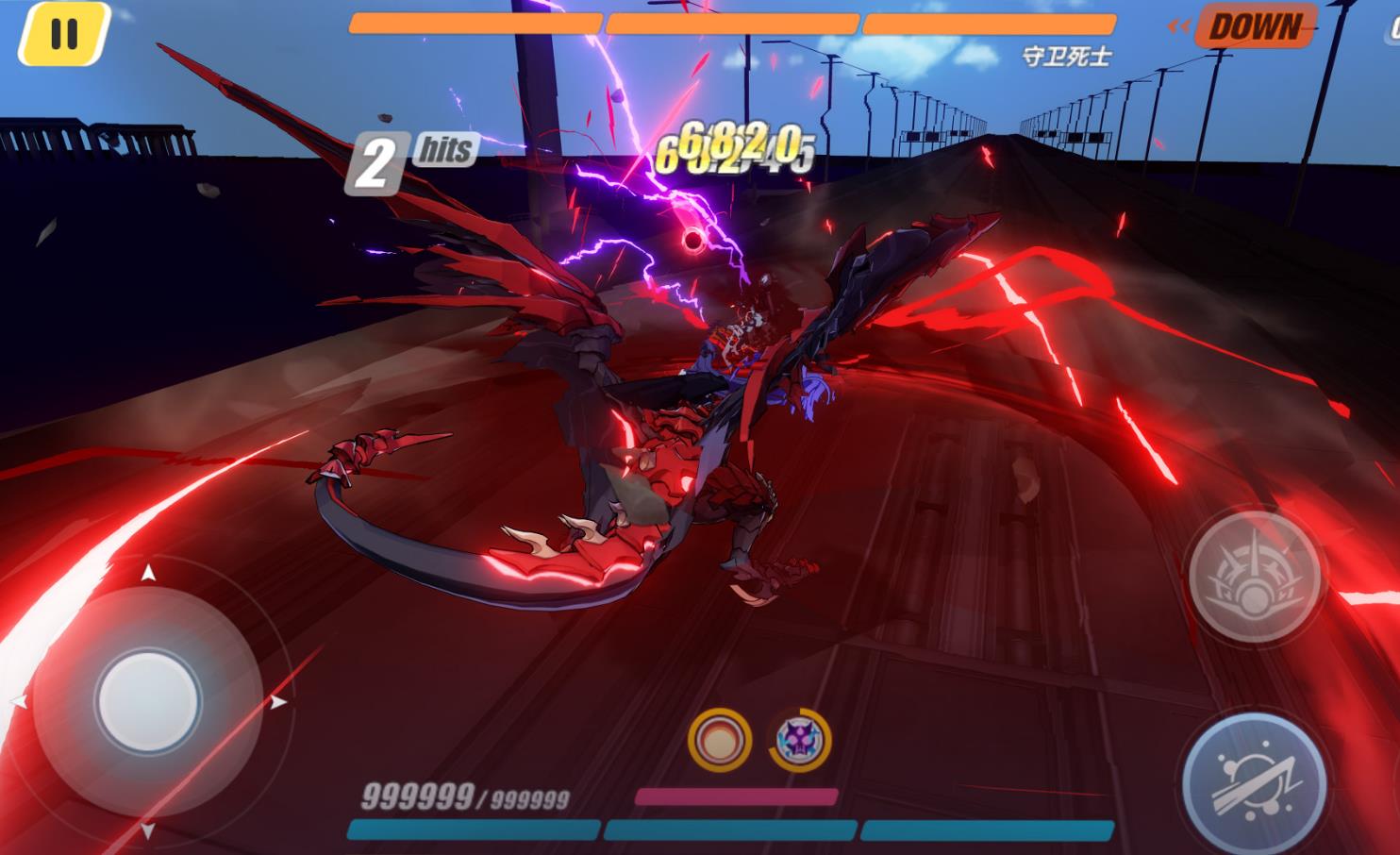Image resolution: width=1400 pixels, height=855 pixels.
Task: Tap the orange circular buff icon
Action: click(720, 739)
